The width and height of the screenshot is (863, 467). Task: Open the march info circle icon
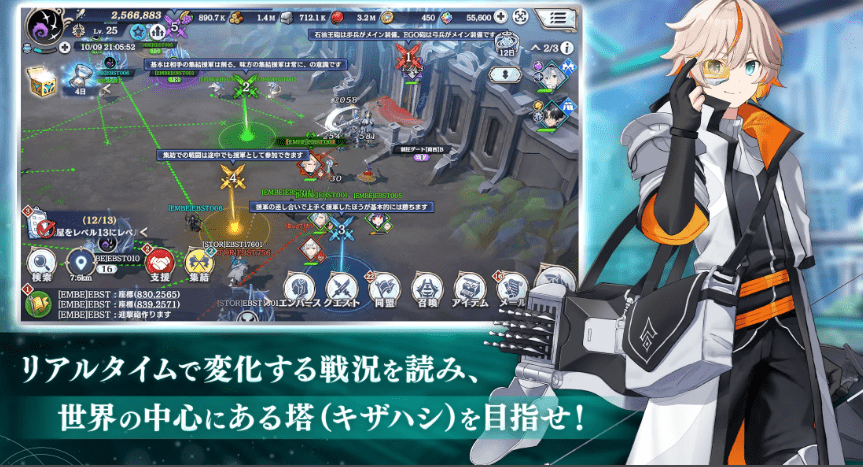click(x=567, y=47)
